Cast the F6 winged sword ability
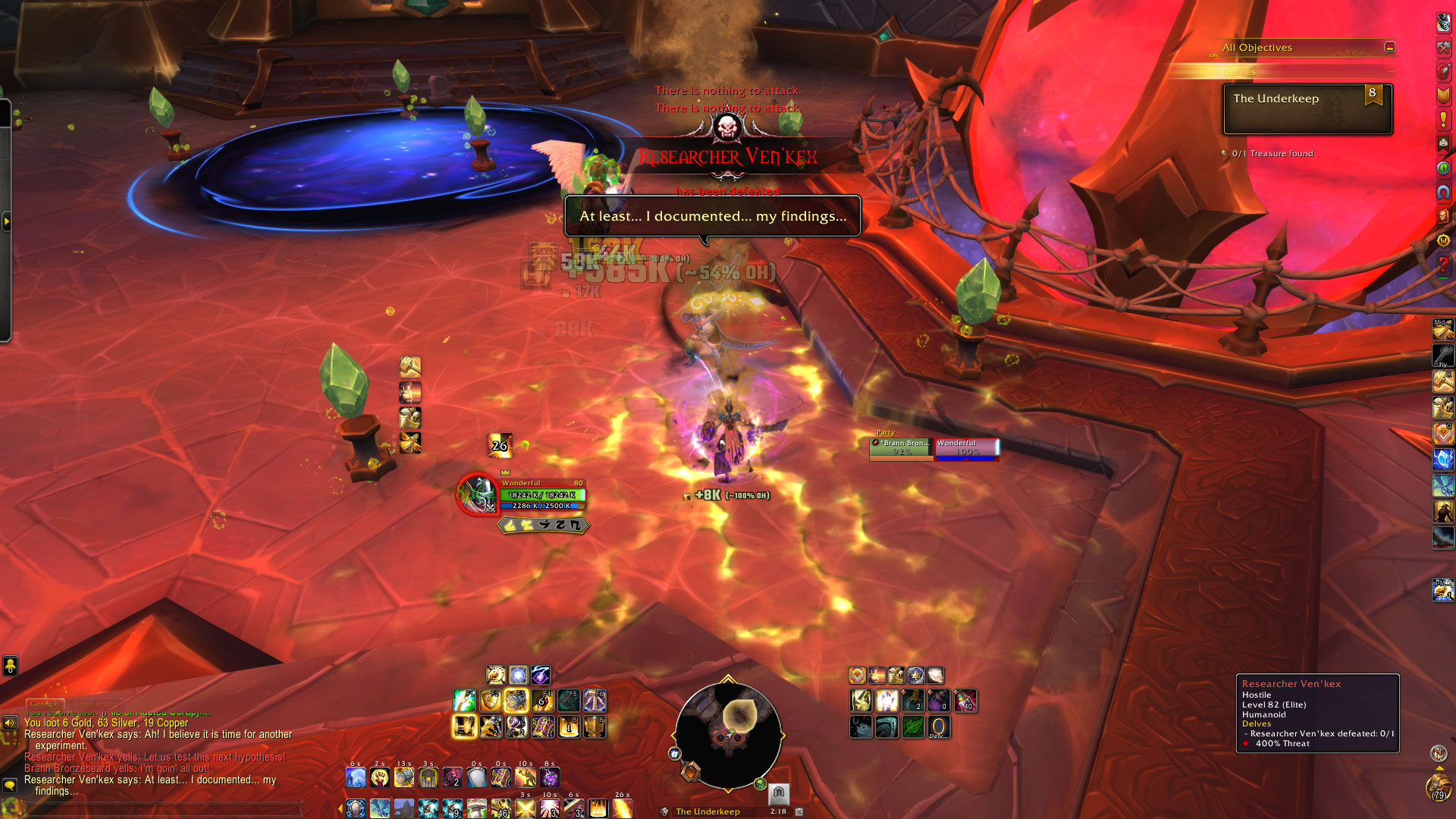The width and height of the screenshot is (1456, 819). 595,701
